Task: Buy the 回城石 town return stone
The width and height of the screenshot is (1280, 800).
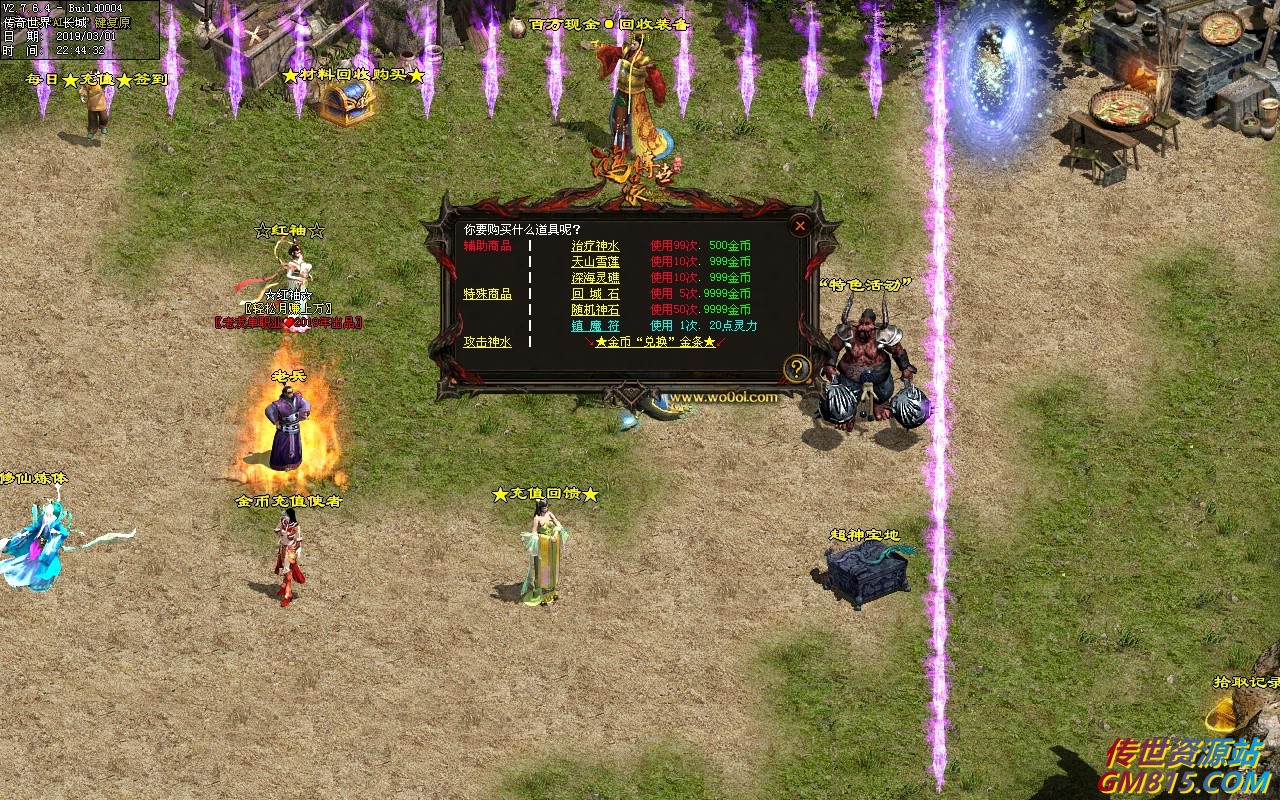Action: 595,294
